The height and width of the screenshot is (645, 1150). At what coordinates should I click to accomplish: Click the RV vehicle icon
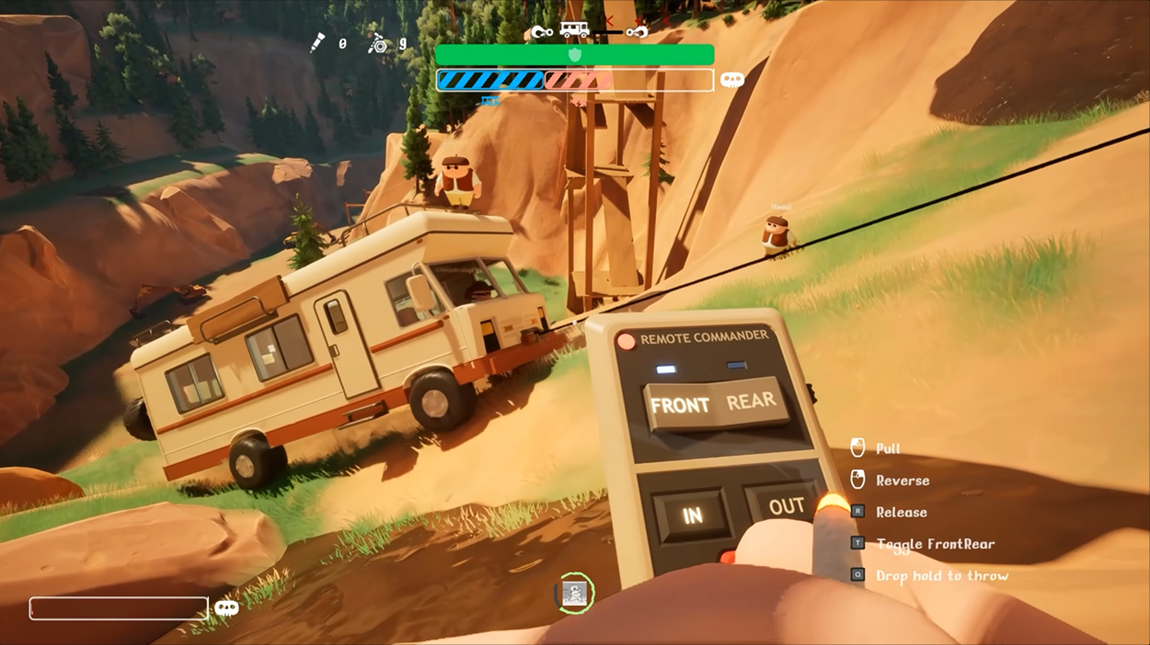(x=574, y=30)
